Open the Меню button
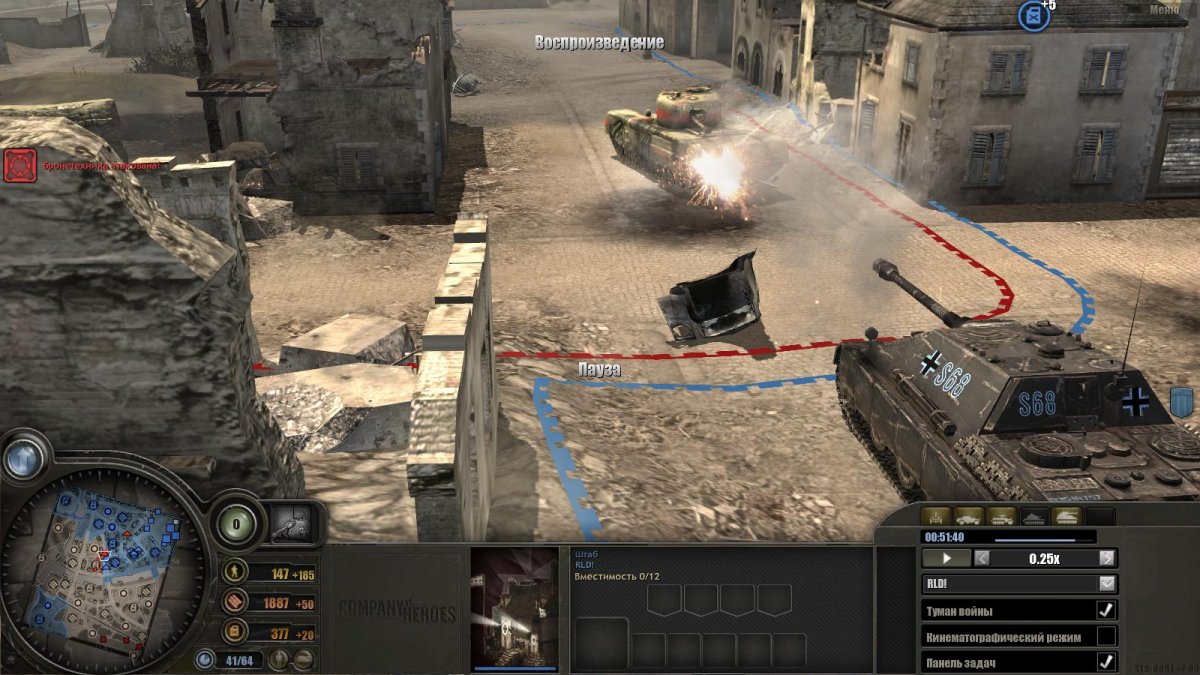Screen dimensions: 1200x675 [x=1163, y=9]
